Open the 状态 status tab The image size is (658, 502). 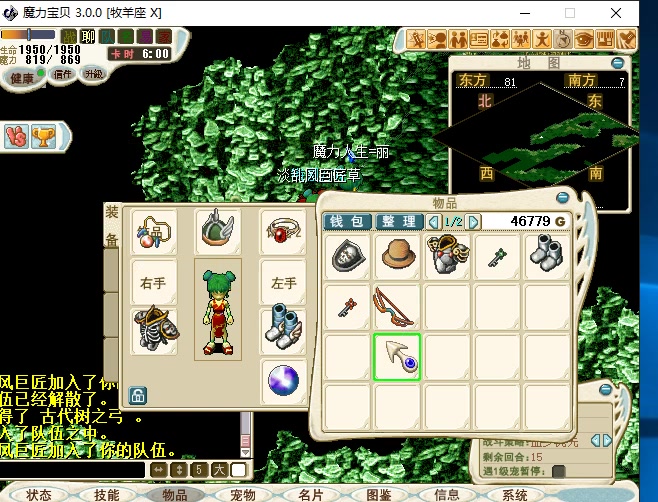tap(38, 494)
